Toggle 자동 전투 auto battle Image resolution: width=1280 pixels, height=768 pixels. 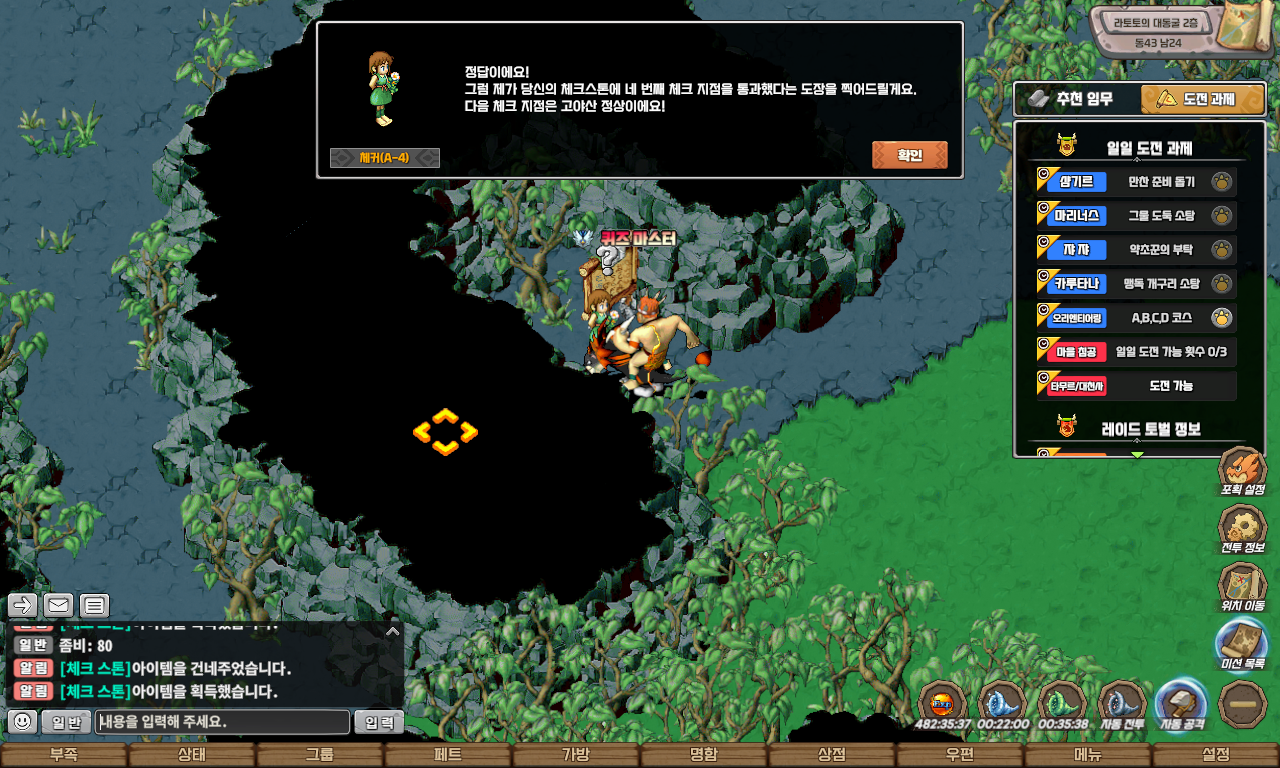coord(1122,704)
